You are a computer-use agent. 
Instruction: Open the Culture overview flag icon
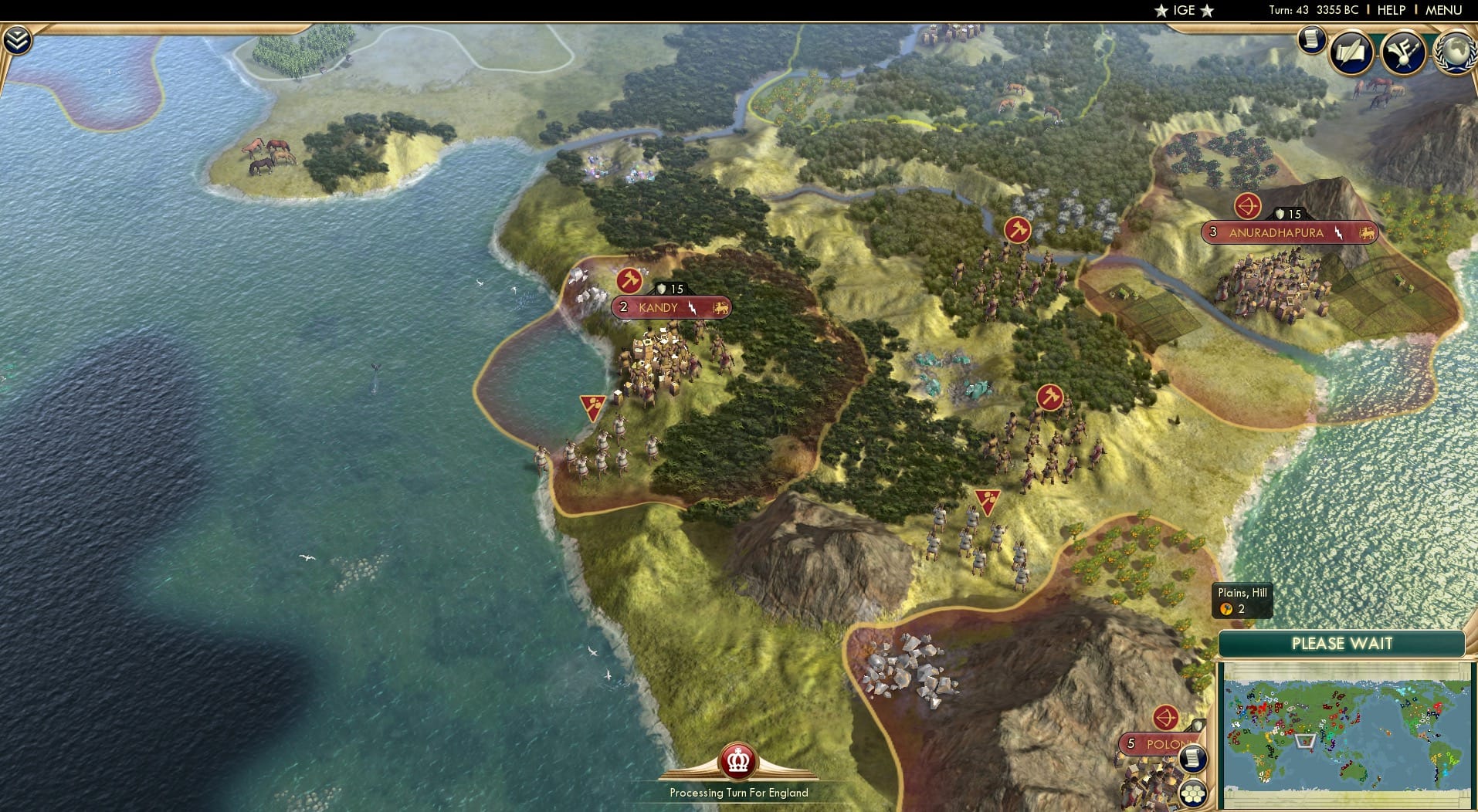(x=1405, y=52)
